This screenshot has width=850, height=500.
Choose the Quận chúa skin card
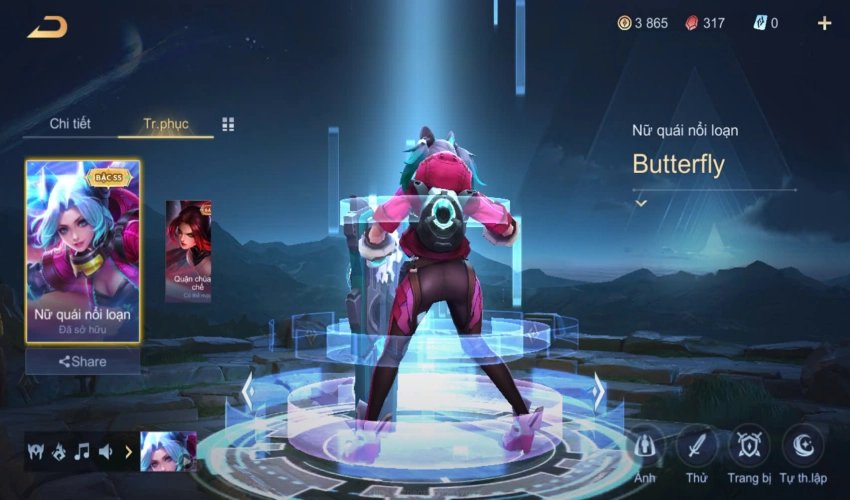(188, 250)
